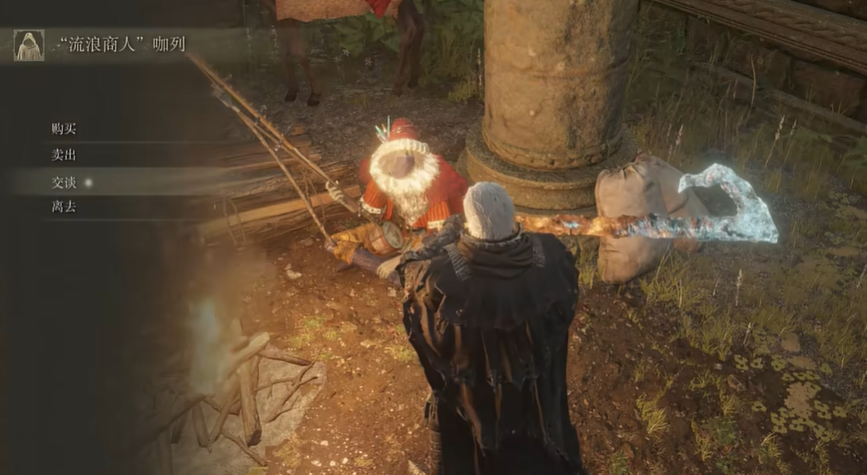Select 离去 to leave the merchant
The height and width of the screenshot is (475, 867).
pos(64,207)
